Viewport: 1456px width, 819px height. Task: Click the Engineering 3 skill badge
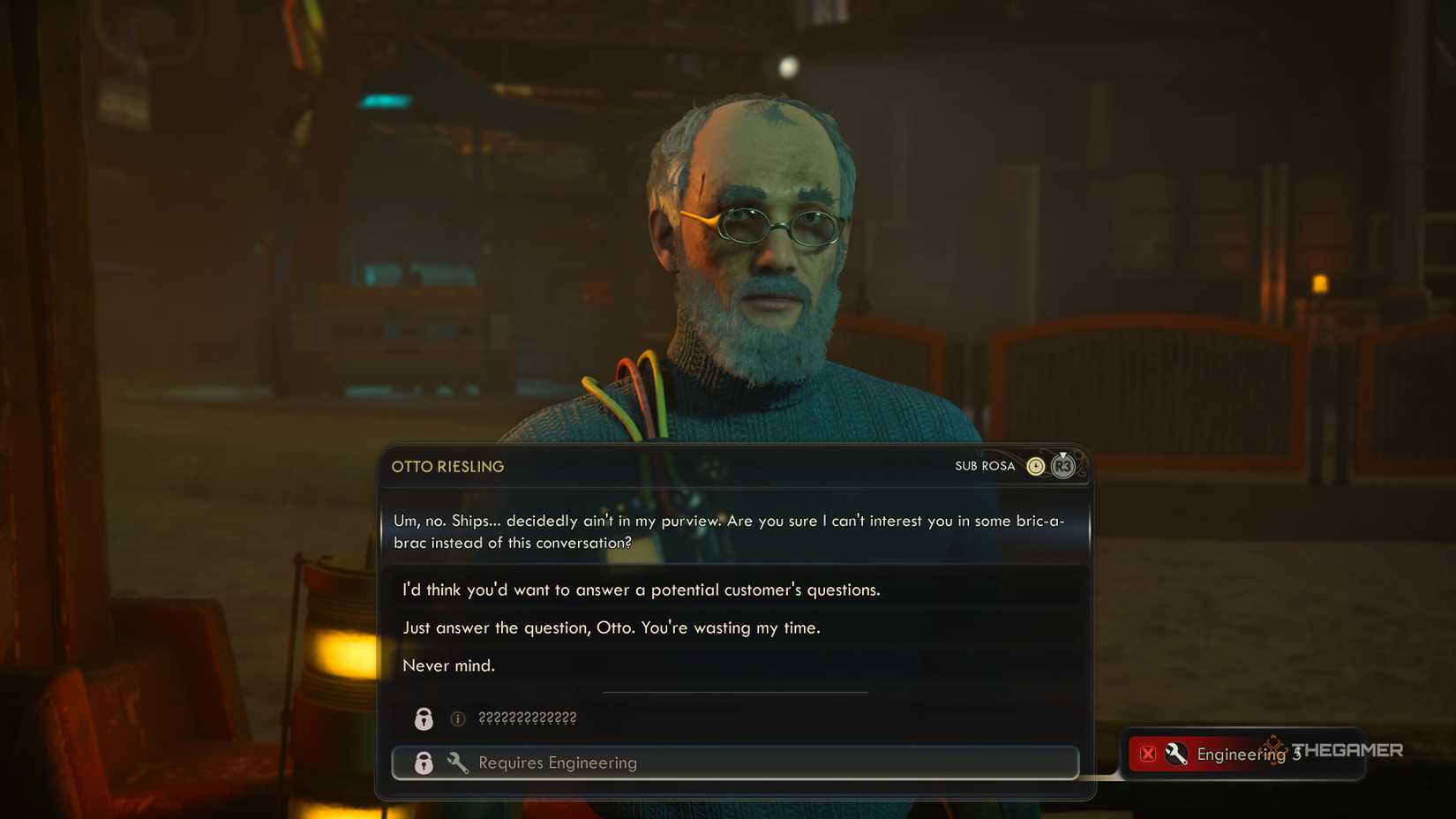1240,754
